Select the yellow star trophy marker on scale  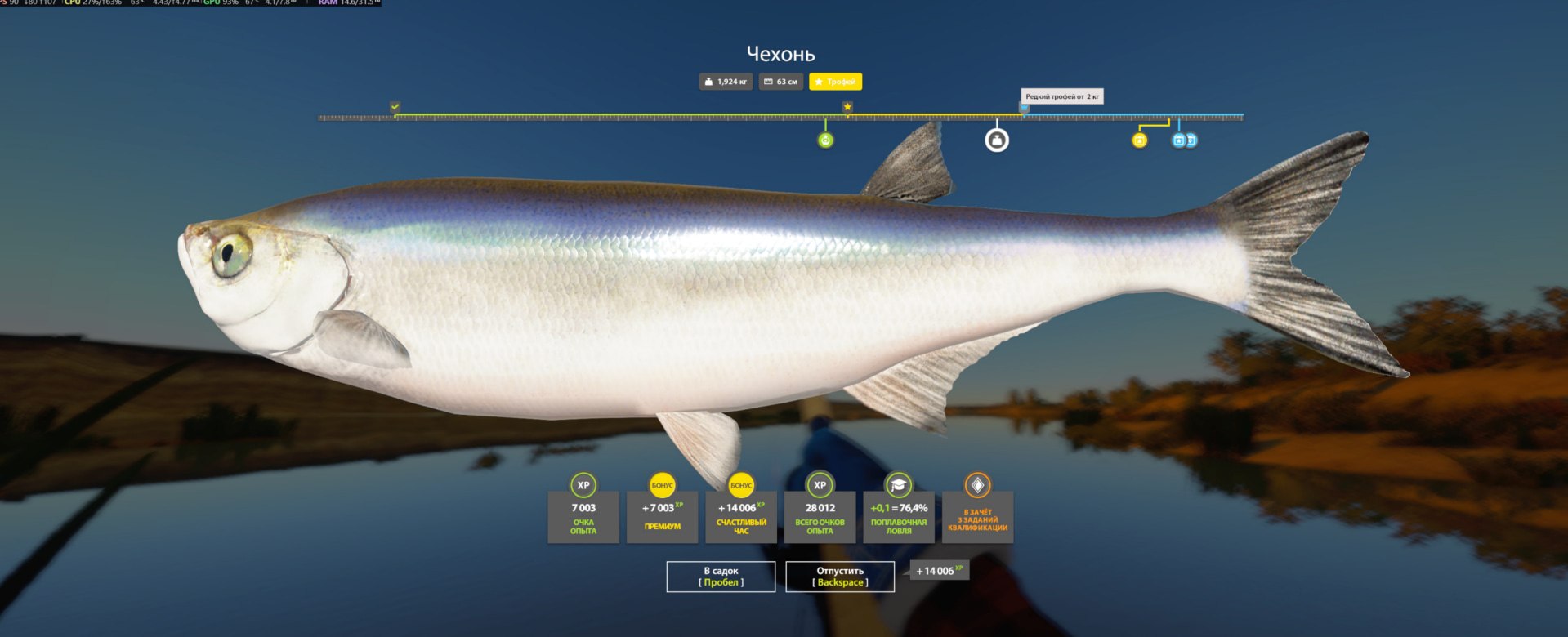point(847,107)
